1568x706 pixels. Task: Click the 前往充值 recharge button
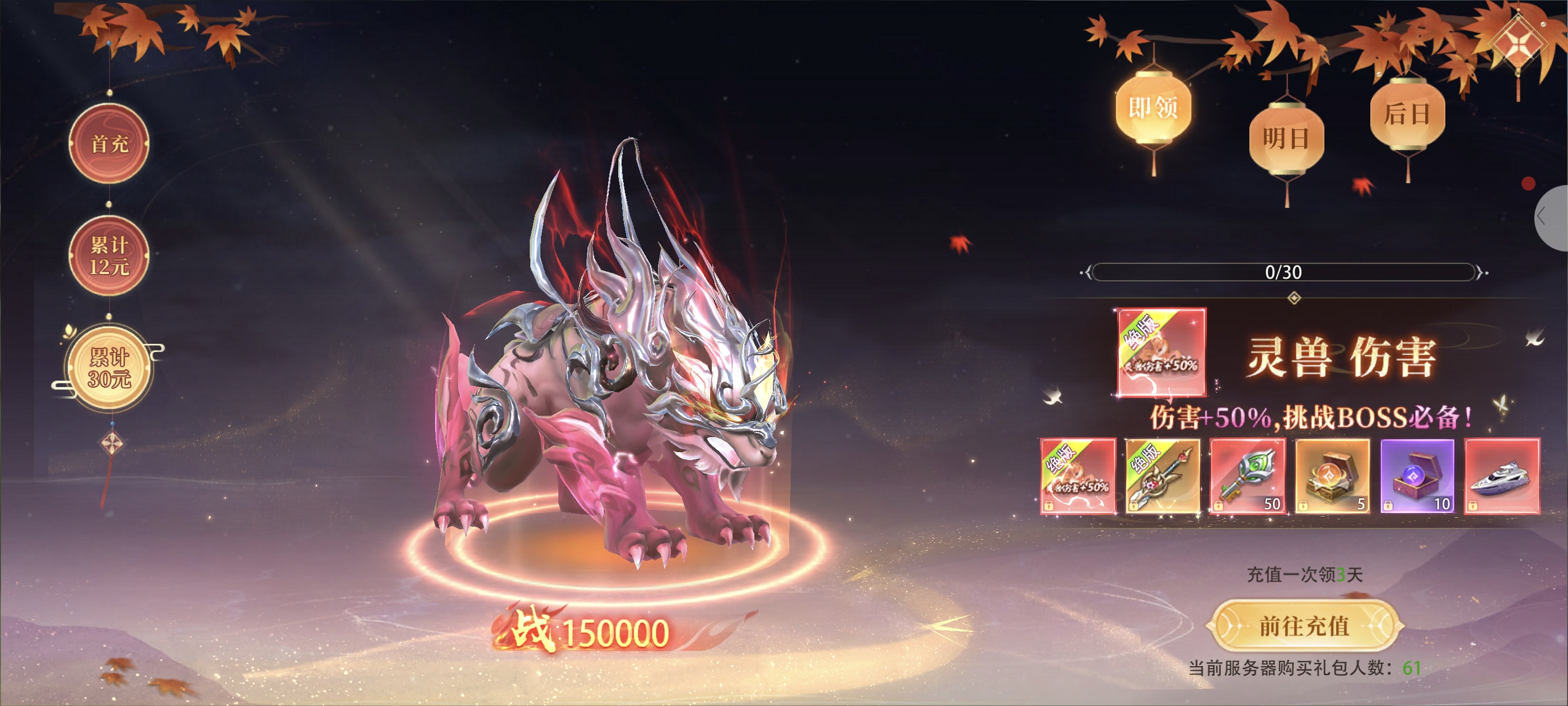point(1304,626)
